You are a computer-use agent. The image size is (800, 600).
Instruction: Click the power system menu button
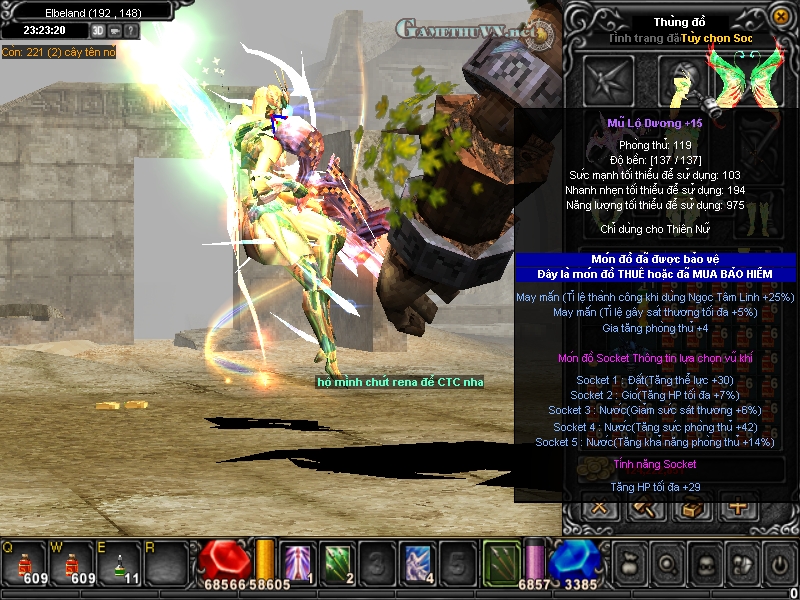point(780,564)
